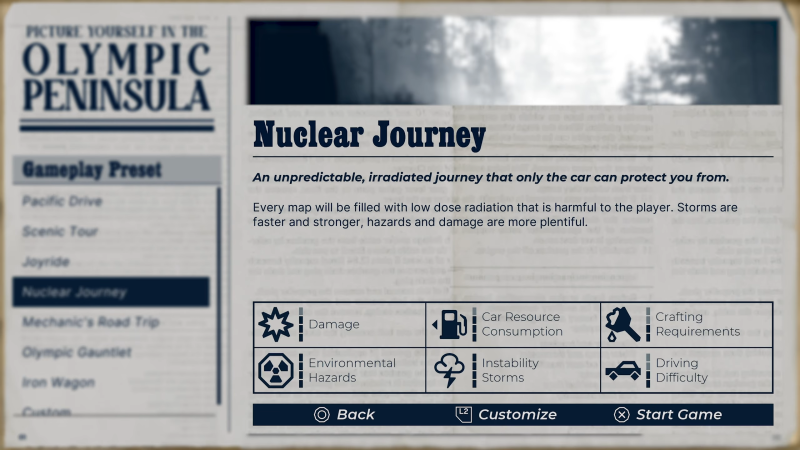Open the Crafting Requirements tile
Viewport: 800px width, 450px height.
(x=687, y=324)
